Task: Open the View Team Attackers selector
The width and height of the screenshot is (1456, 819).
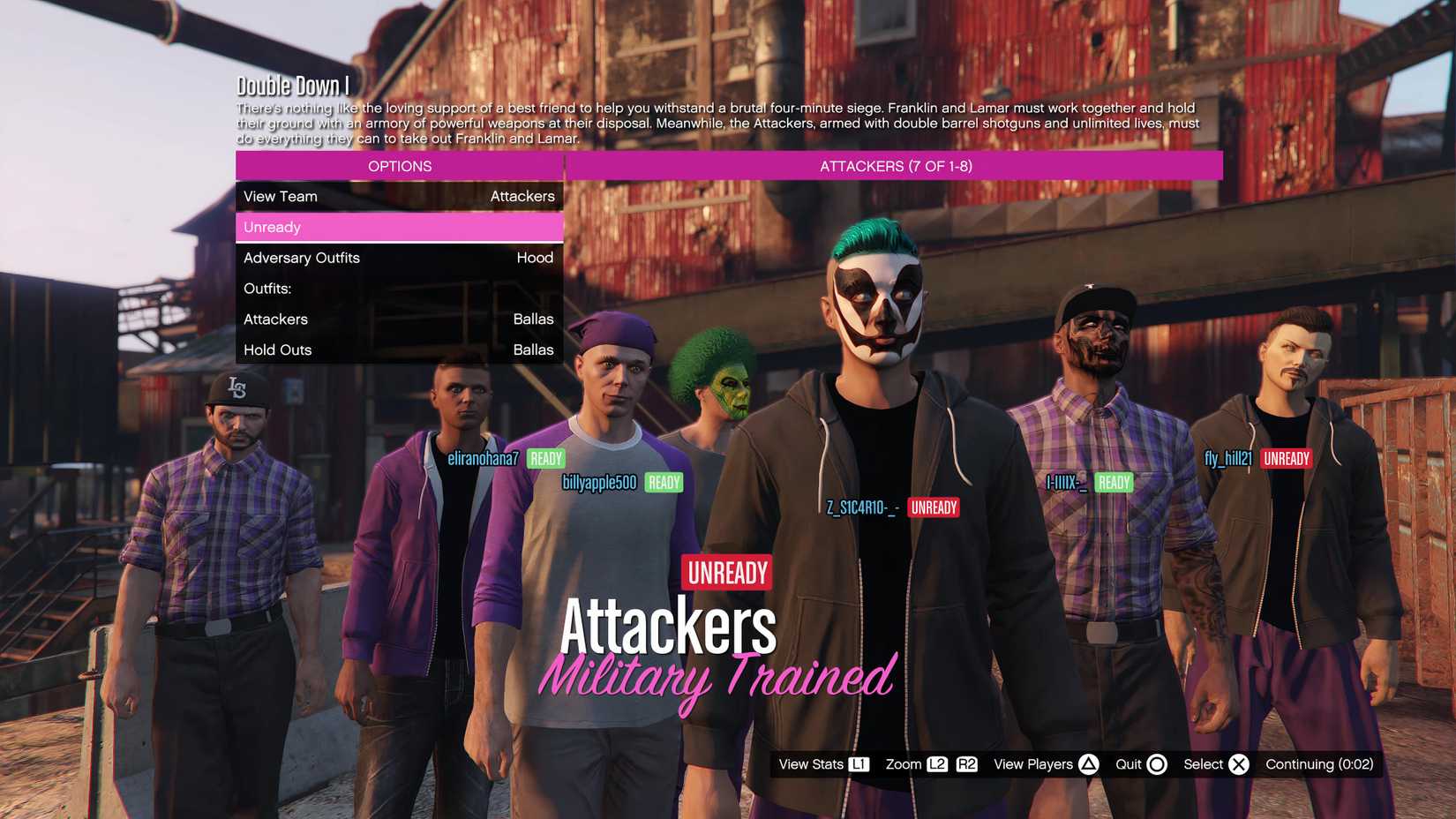Action: (399, 196)
